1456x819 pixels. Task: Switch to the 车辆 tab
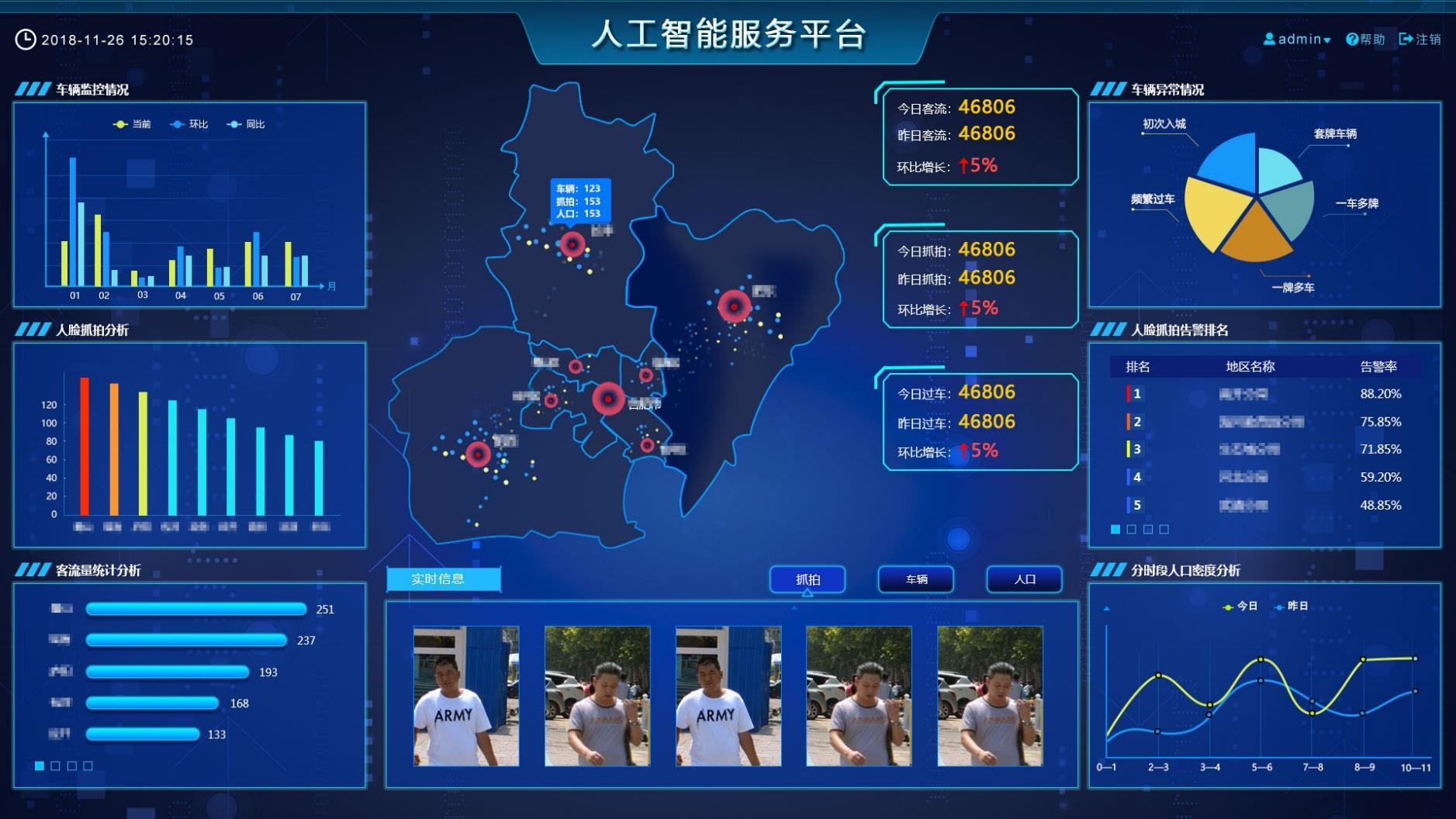point(916,579)
